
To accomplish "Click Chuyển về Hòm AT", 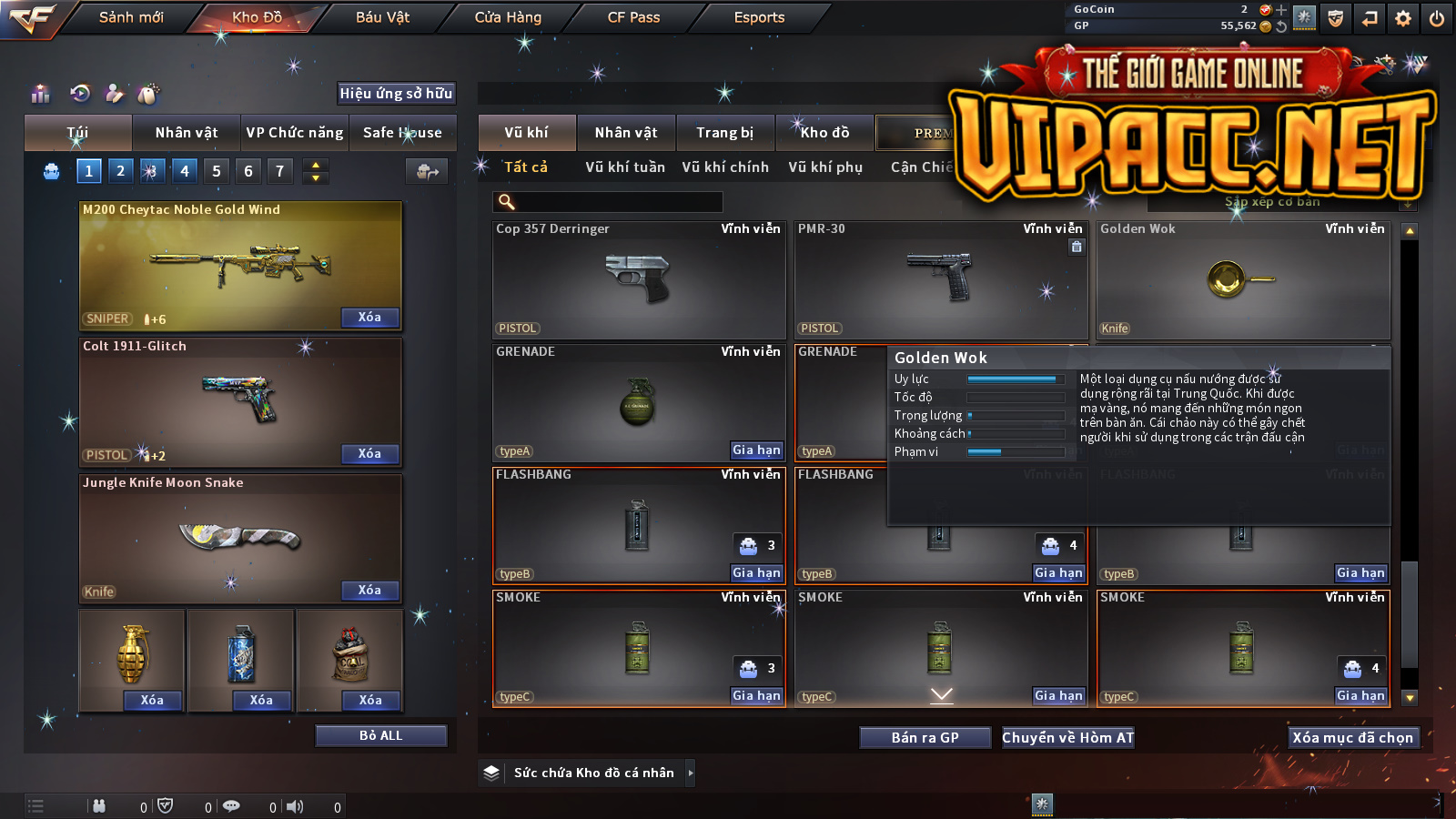I will coord(1068,738).
